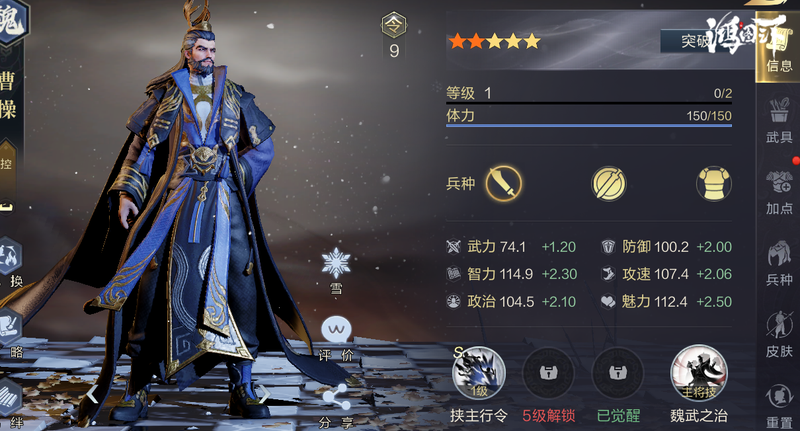Tap the 突破 breakthrough button

[x=700, y=41]
